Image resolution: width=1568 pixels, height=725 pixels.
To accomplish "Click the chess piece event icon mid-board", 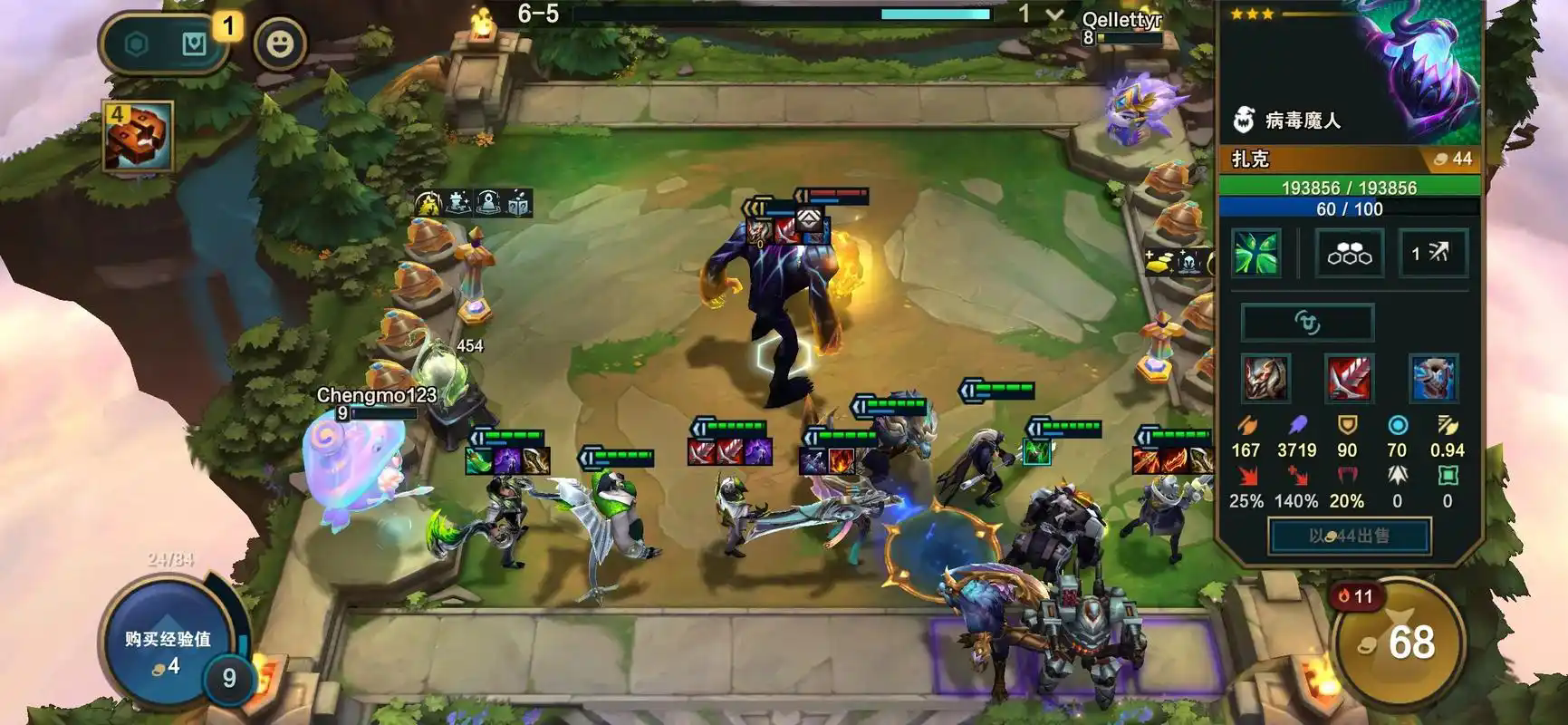I will [457, 201].
